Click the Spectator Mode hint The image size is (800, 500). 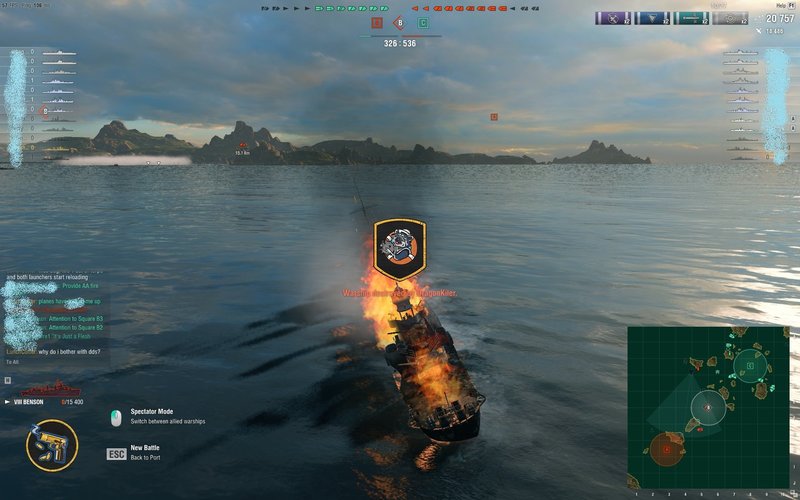[150, 415]
